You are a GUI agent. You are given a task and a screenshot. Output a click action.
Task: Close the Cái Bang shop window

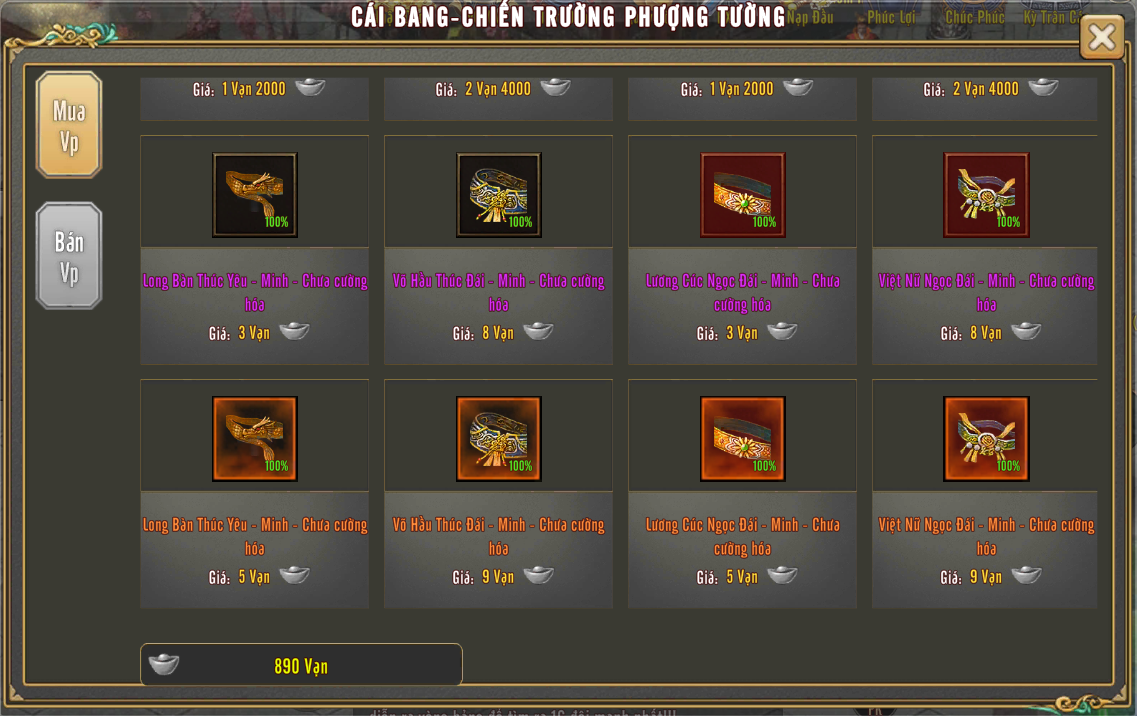click(x=1101, y=37)
